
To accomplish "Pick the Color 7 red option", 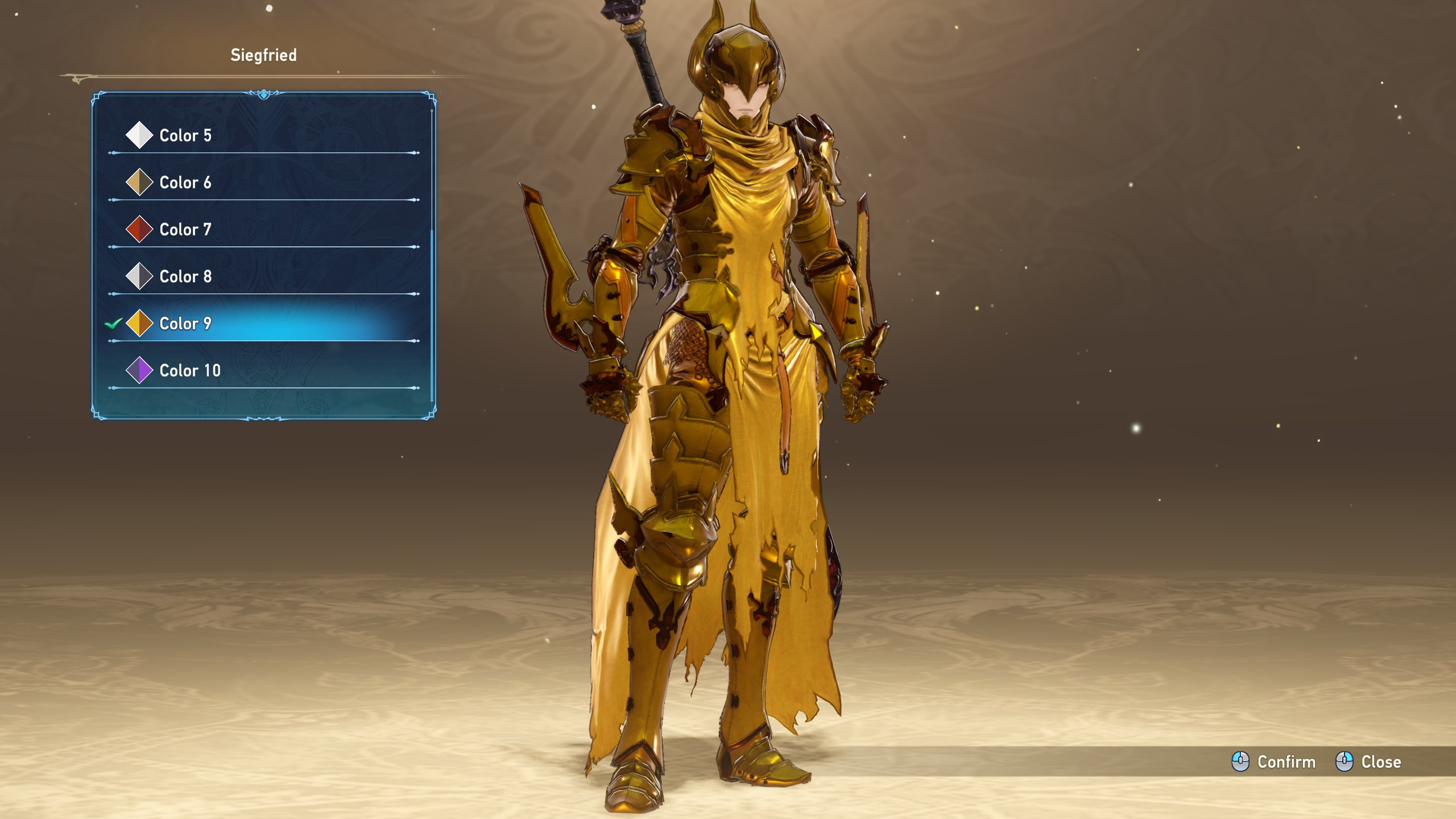I will click(x=185, y=230).
